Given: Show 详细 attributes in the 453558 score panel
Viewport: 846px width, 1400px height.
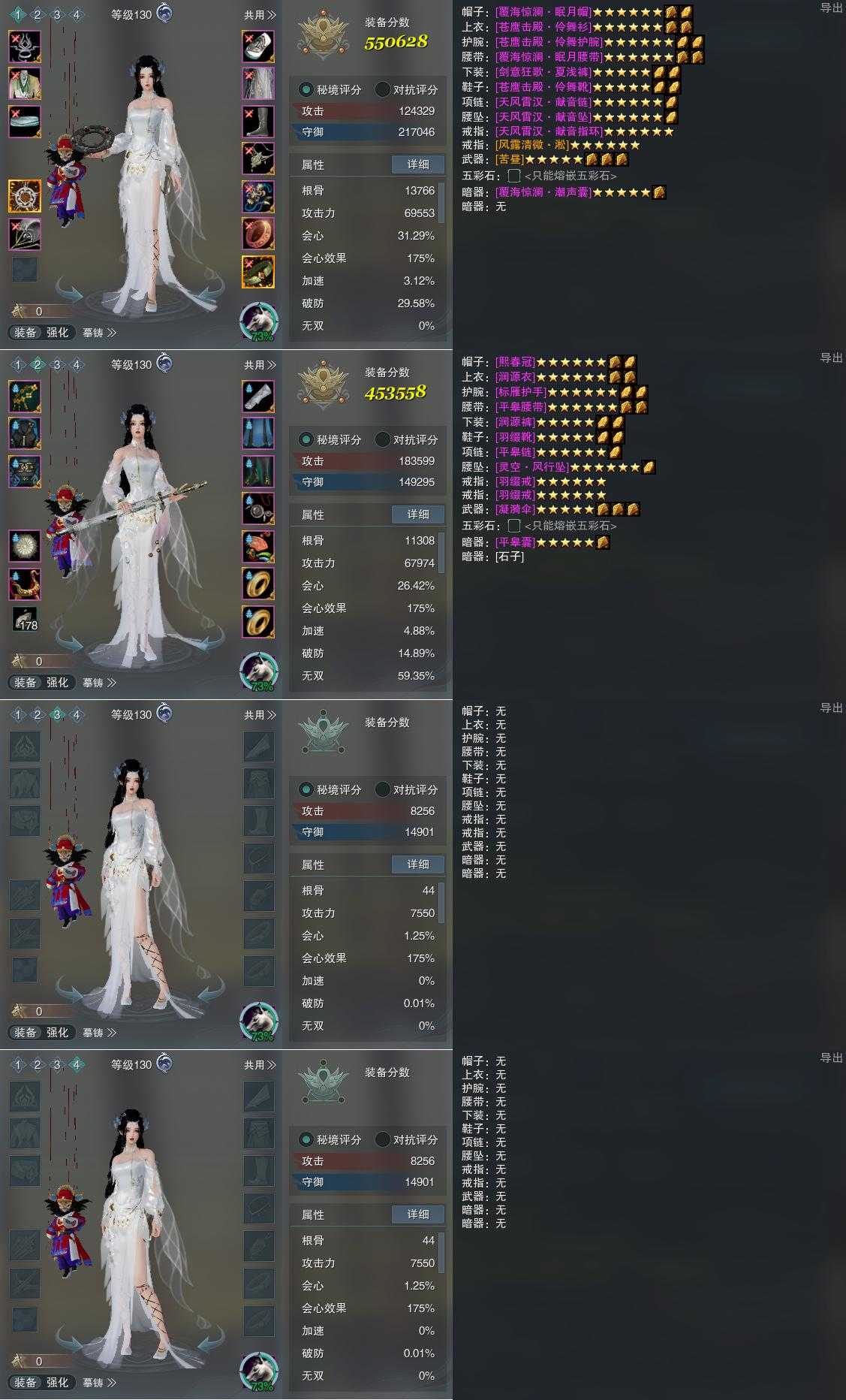Looking at the screenshot, I should tap(418, 514).
